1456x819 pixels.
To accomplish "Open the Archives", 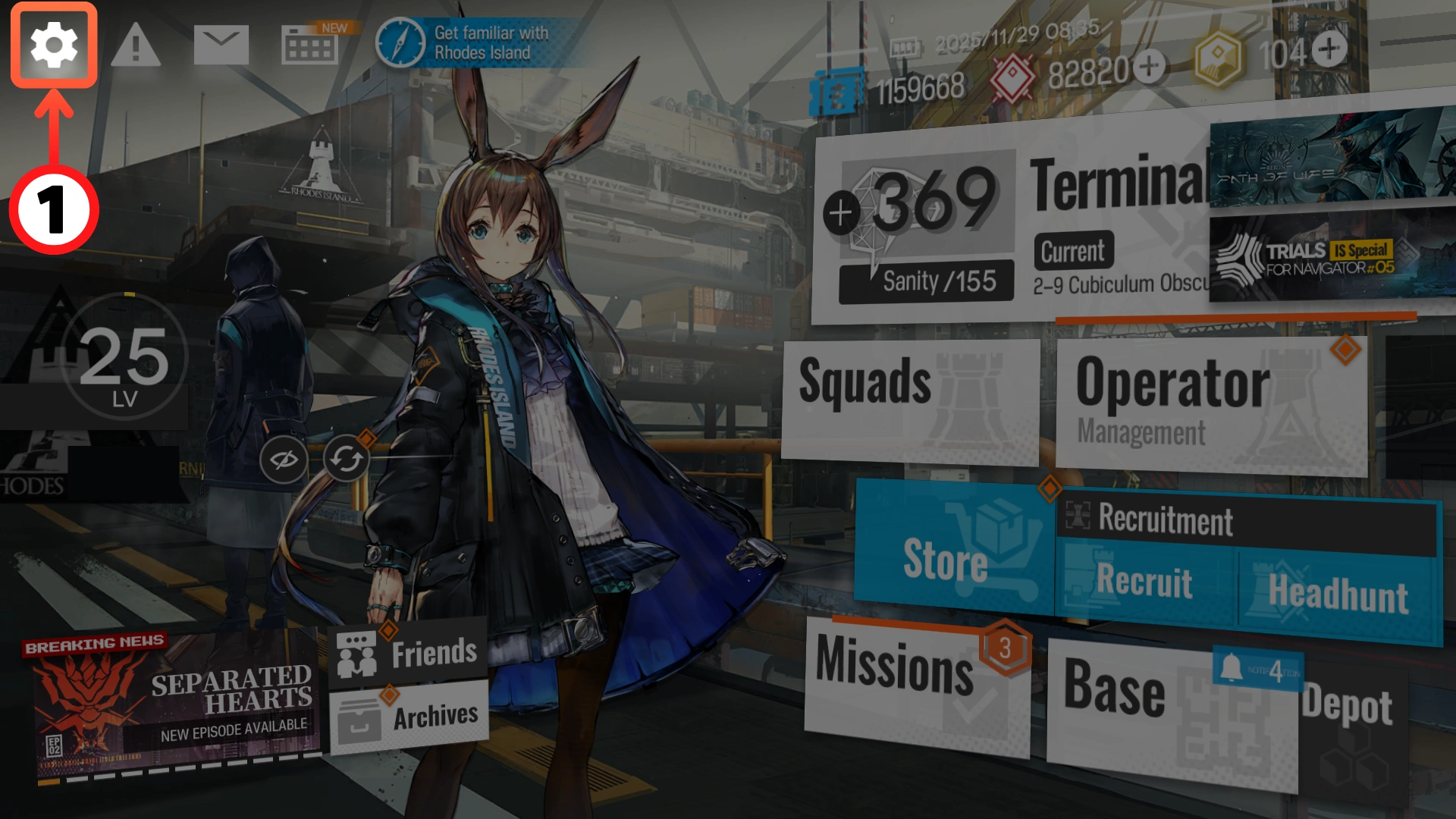I will (408, 717).
